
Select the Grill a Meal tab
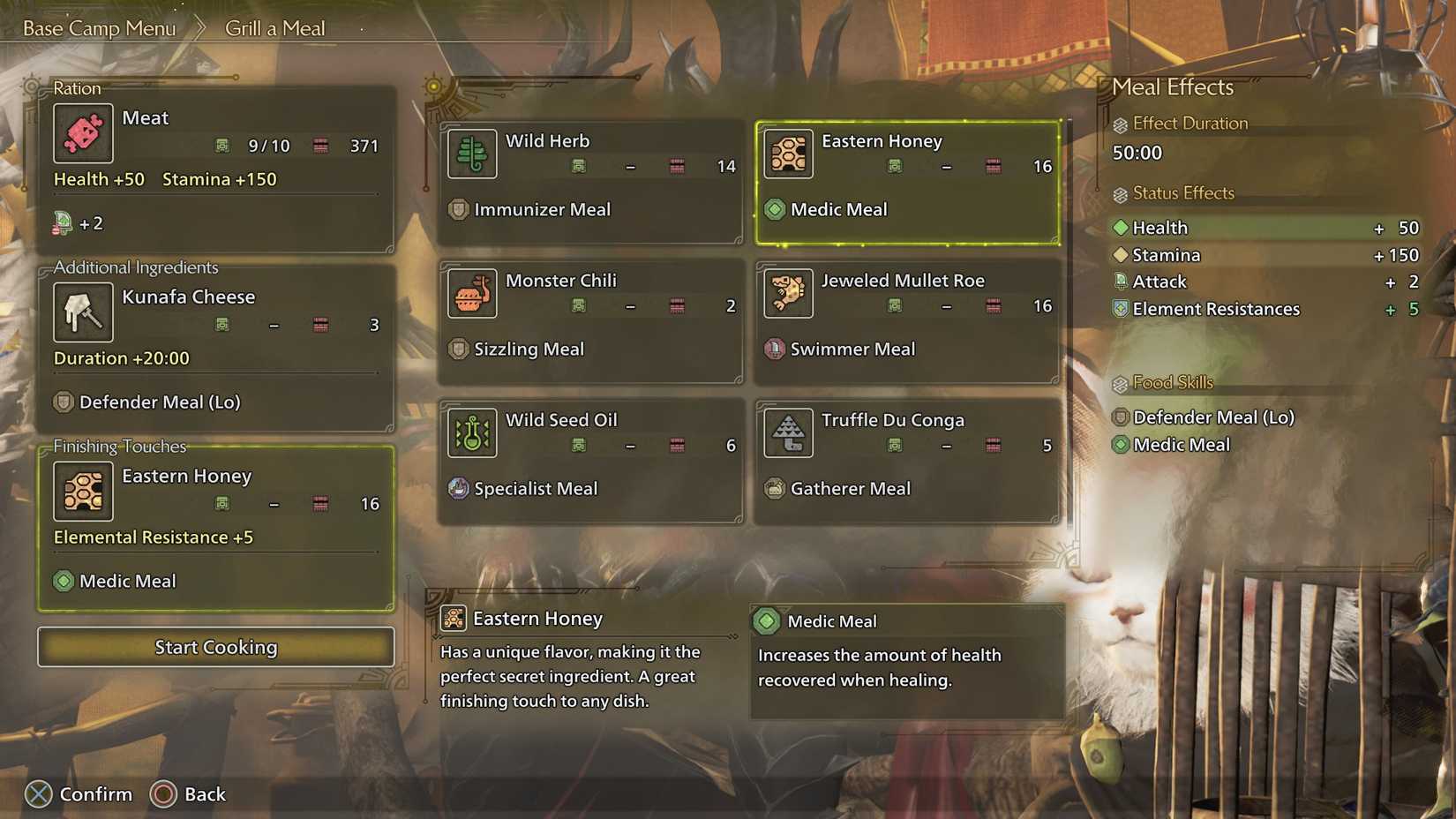[274, 27]
